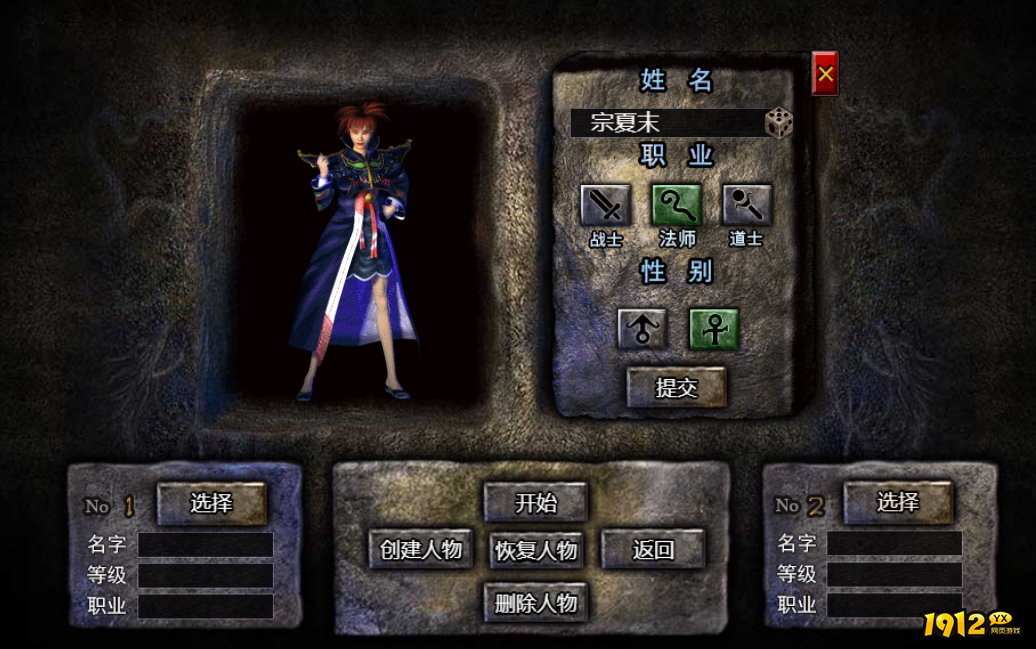Roll the dice for a random name
Image resolution: width=1036 pixels, height=649 pixels.
coord(779,123)
